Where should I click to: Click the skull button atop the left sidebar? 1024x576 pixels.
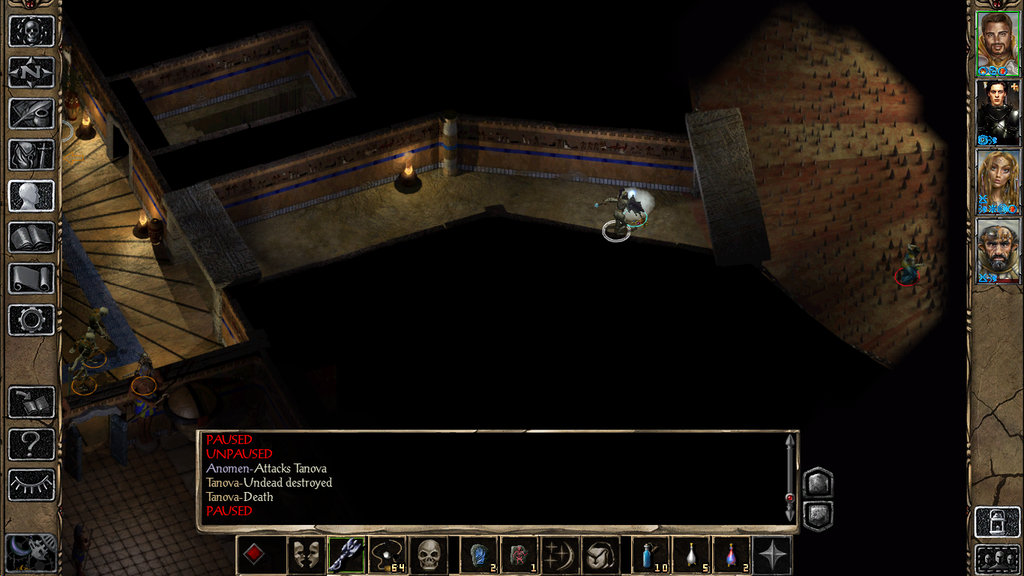(x=31, y=30)
